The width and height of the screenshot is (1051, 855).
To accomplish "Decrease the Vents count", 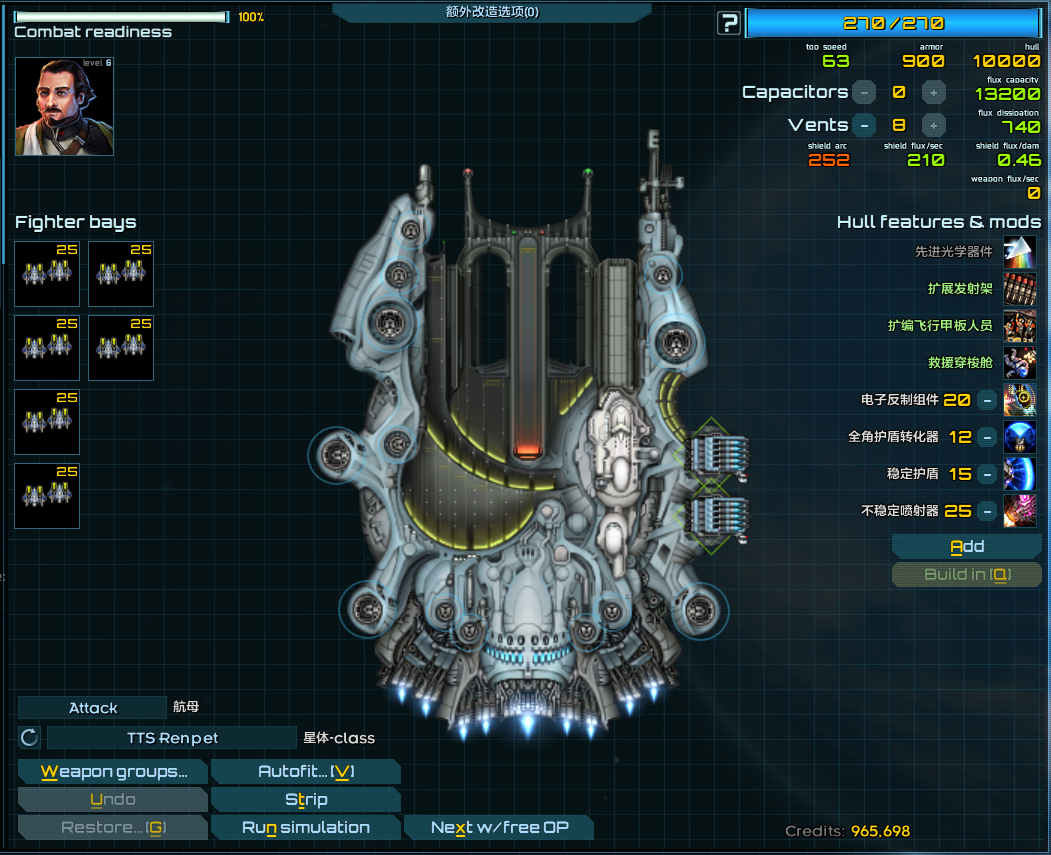I will pos(864,126).
